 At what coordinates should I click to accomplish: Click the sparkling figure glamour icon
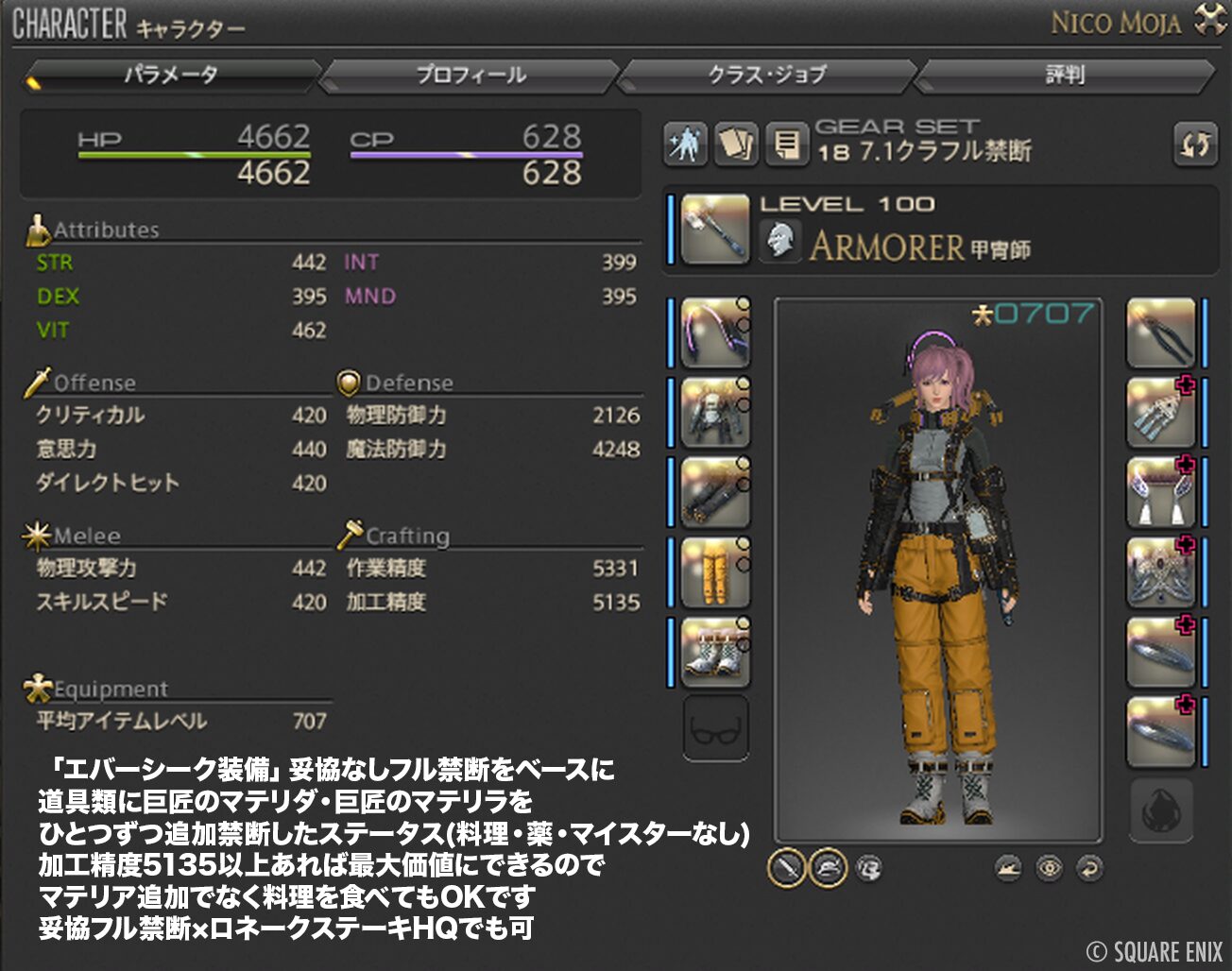pyautogui.click(x=685, y=145)
